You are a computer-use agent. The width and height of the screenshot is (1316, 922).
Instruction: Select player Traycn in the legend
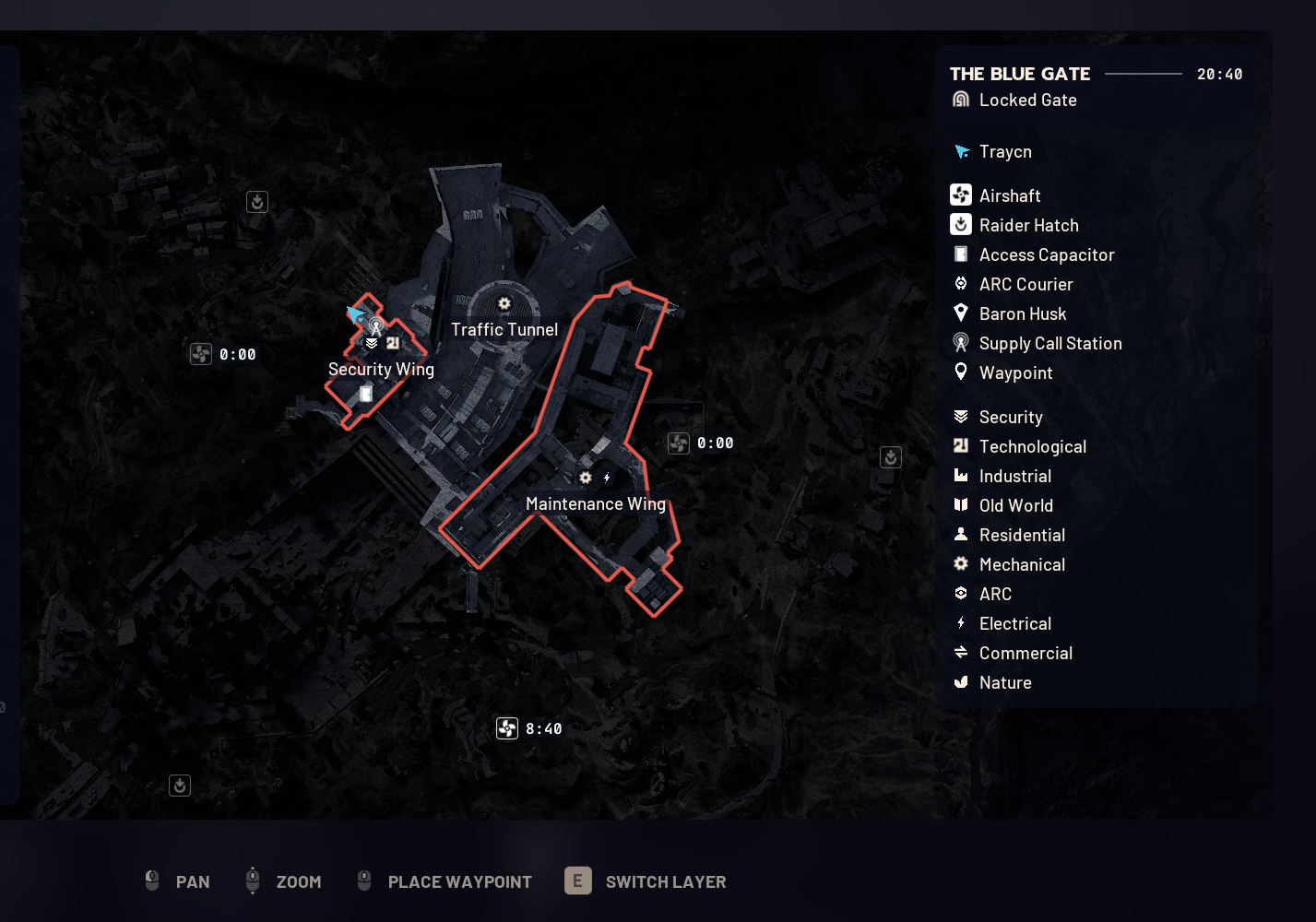pos(1004,151)
